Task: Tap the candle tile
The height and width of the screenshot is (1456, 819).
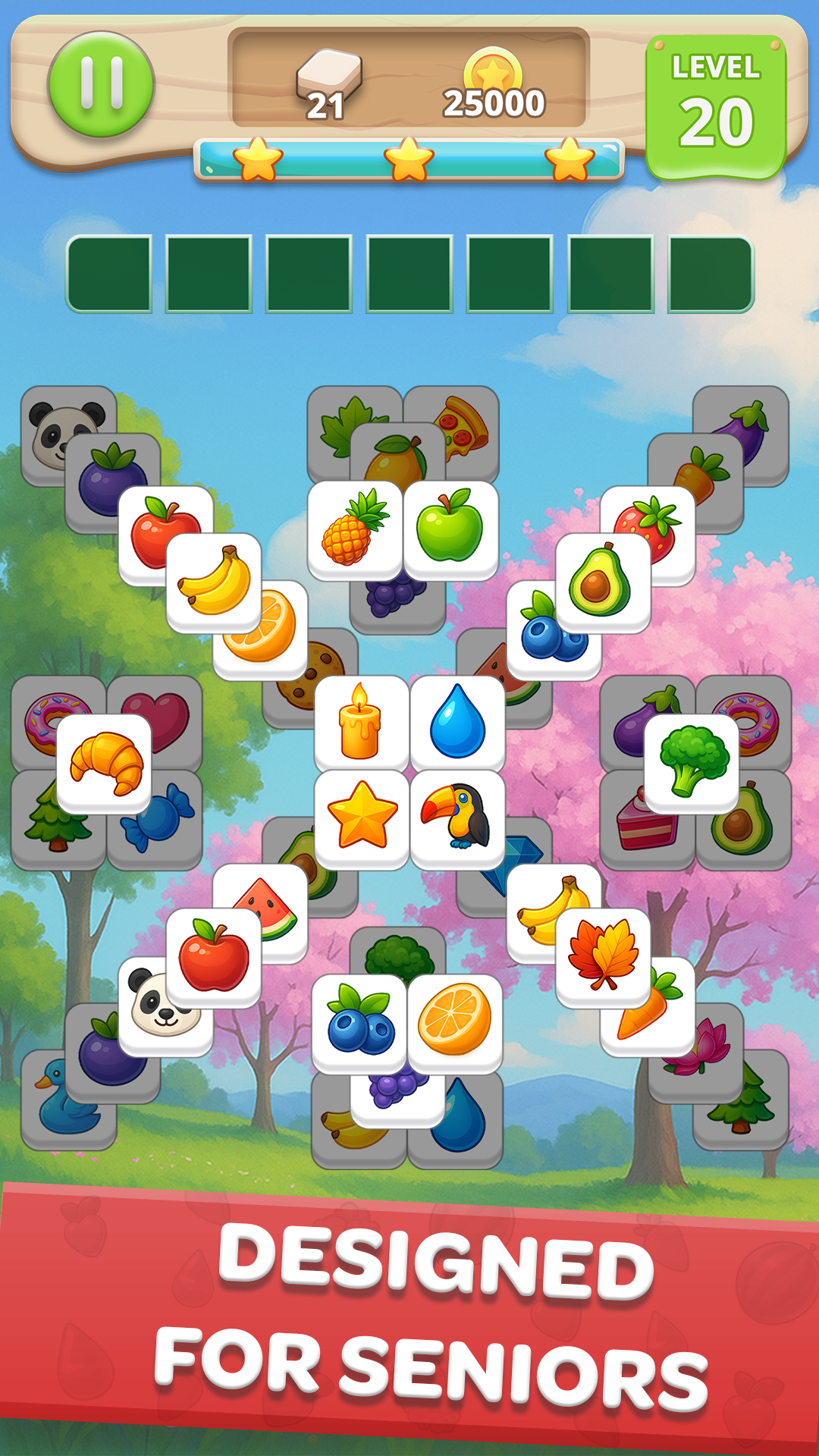Action: click(x=361, y=722)
